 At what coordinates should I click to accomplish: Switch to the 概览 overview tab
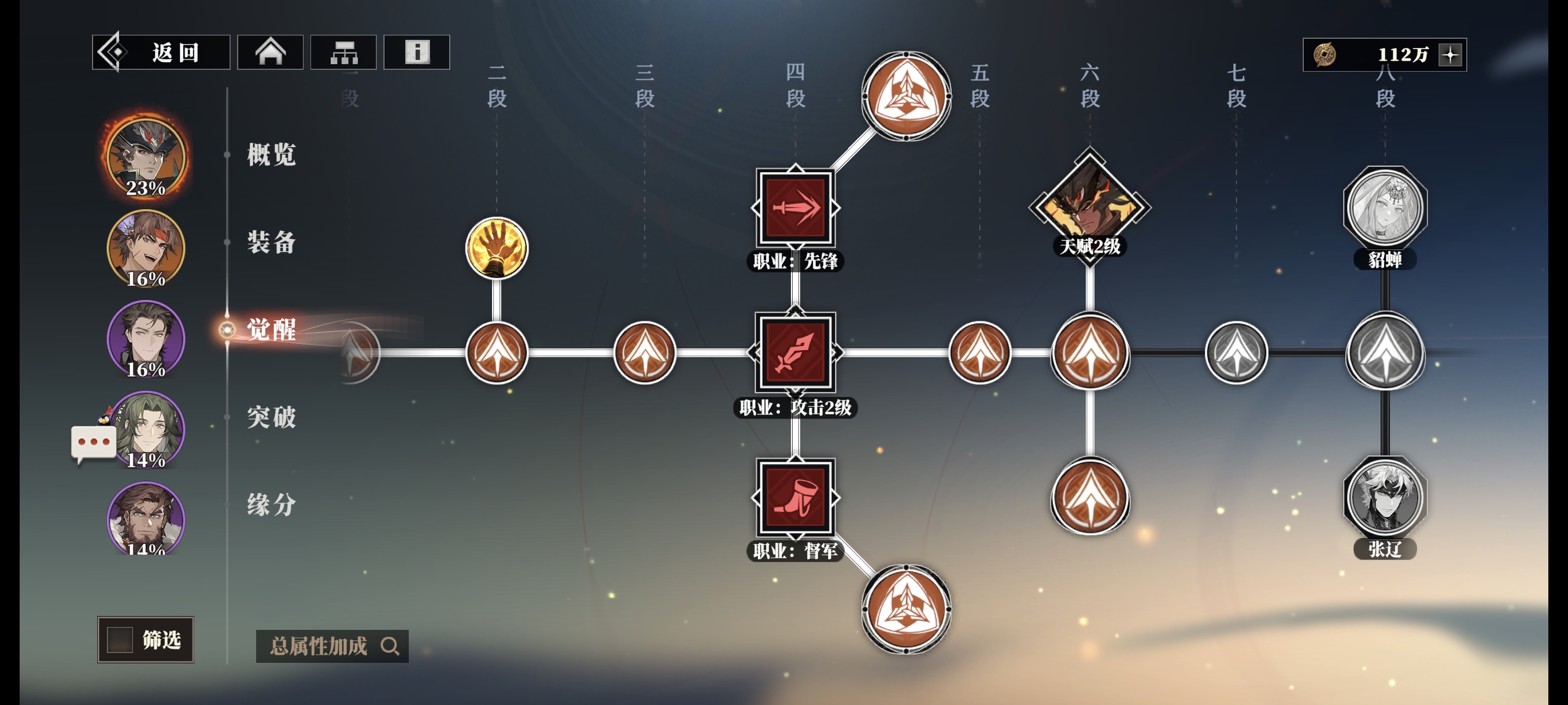pyautogui.click(x=272, y=154)
